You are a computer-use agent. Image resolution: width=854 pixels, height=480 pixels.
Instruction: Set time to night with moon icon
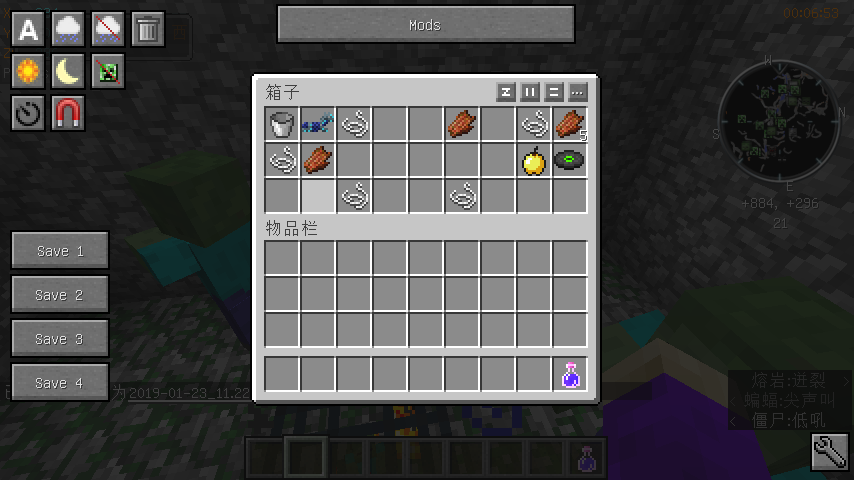(x=68, y=70)
